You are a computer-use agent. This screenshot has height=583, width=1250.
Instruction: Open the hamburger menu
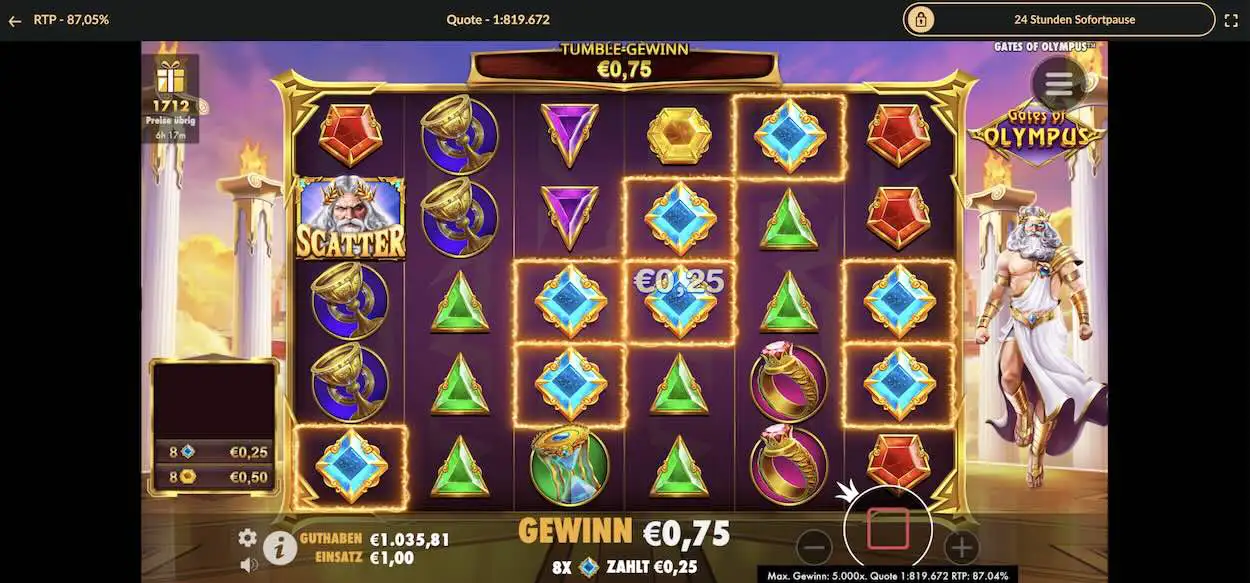pyautogui.click(x=1059, y=83)
